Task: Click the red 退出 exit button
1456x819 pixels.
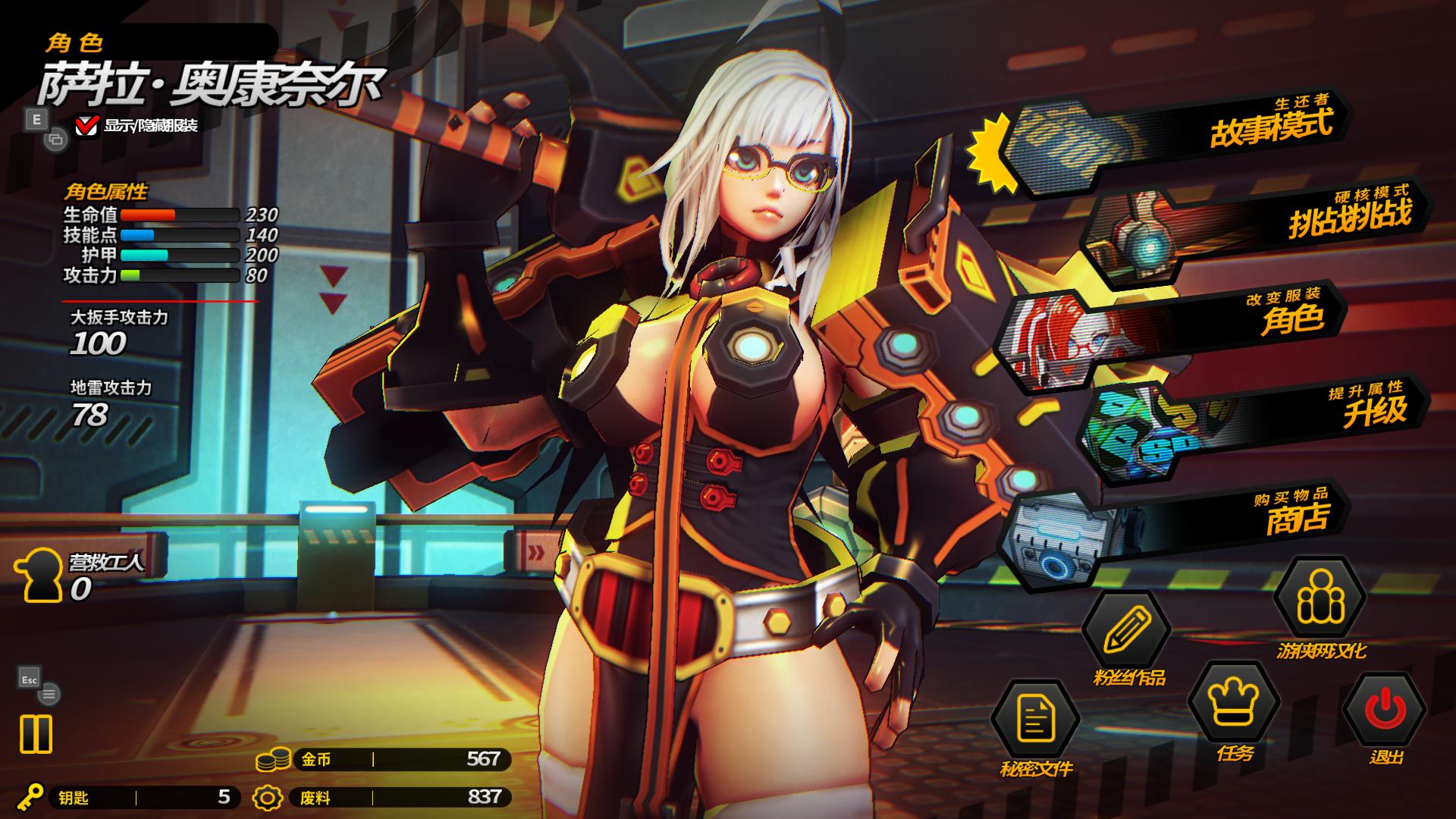Action: click(1385, 711)
